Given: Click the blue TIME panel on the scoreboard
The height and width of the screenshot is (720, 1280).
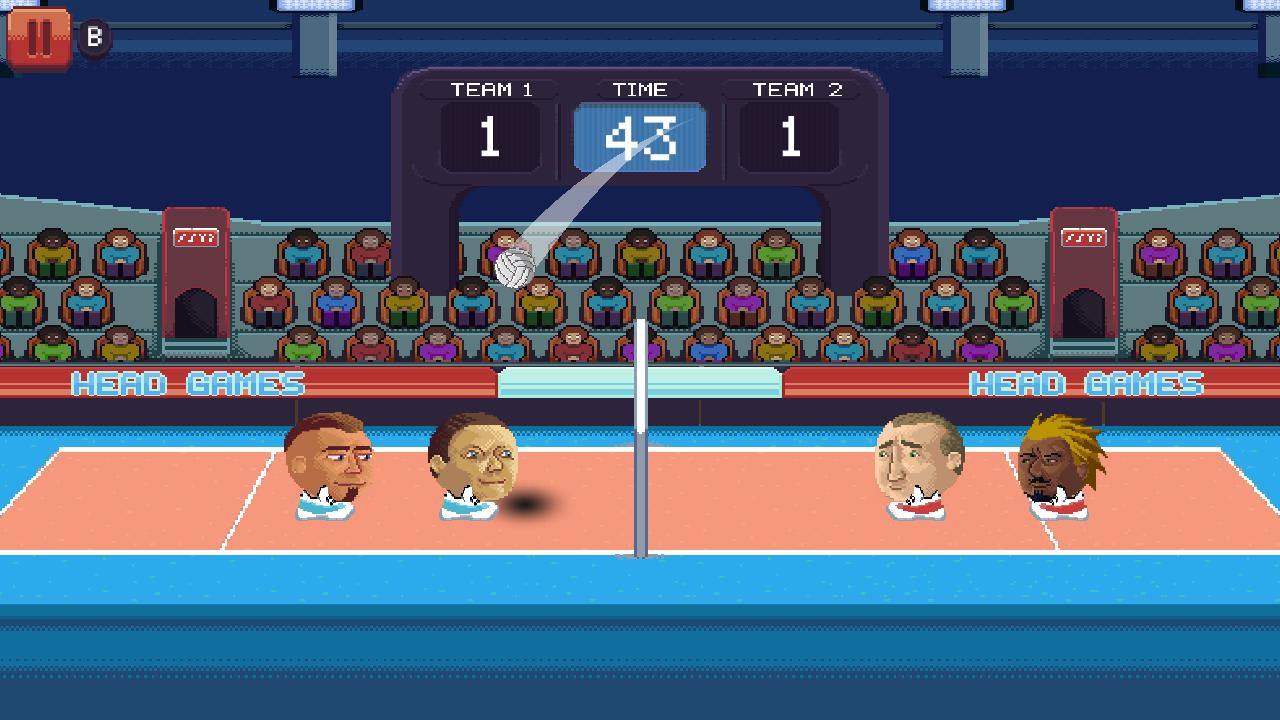Looking at the screenshot, I should (639, 135).
